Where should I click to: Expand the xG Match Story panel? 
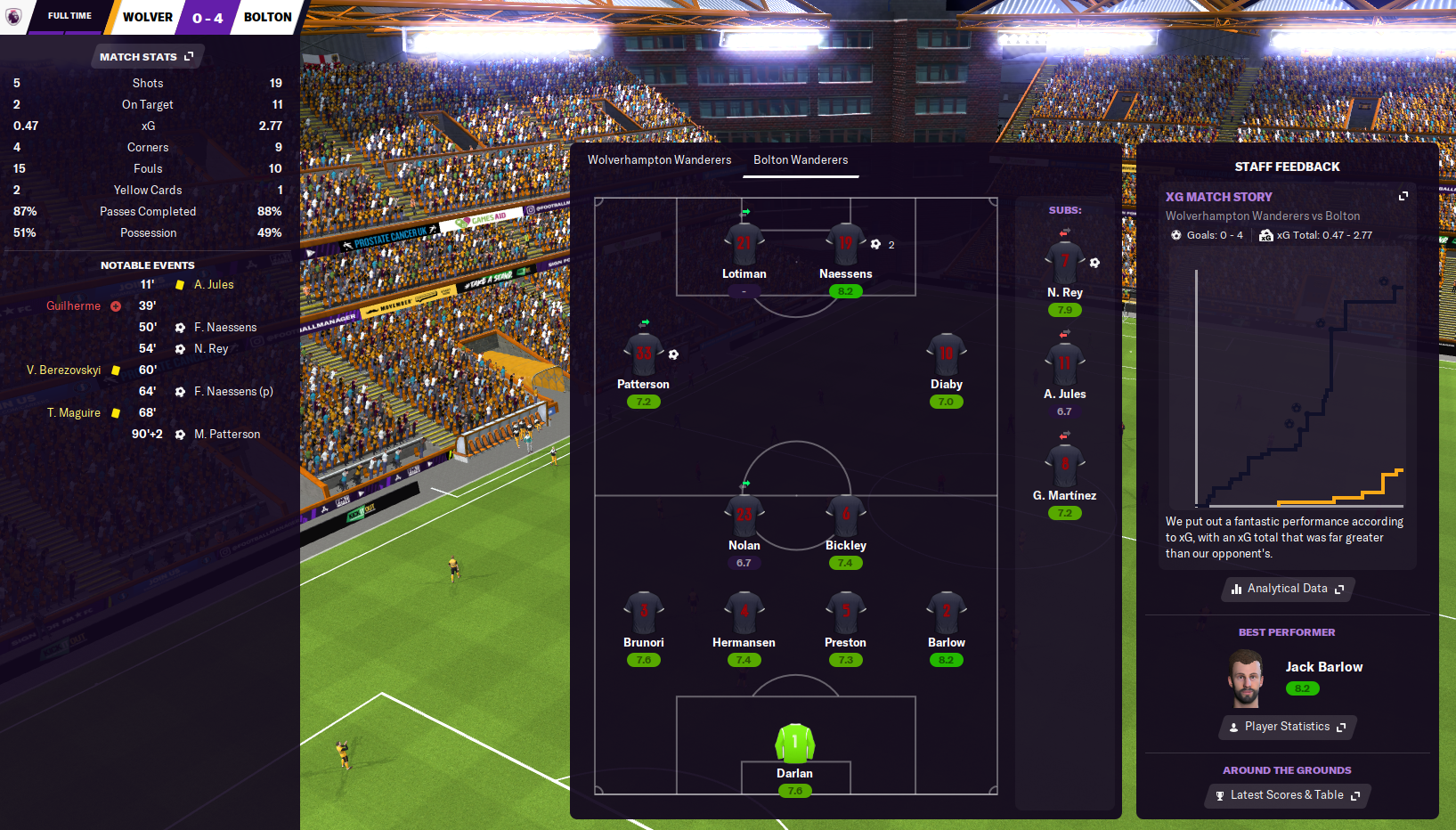pos(1403,196)
